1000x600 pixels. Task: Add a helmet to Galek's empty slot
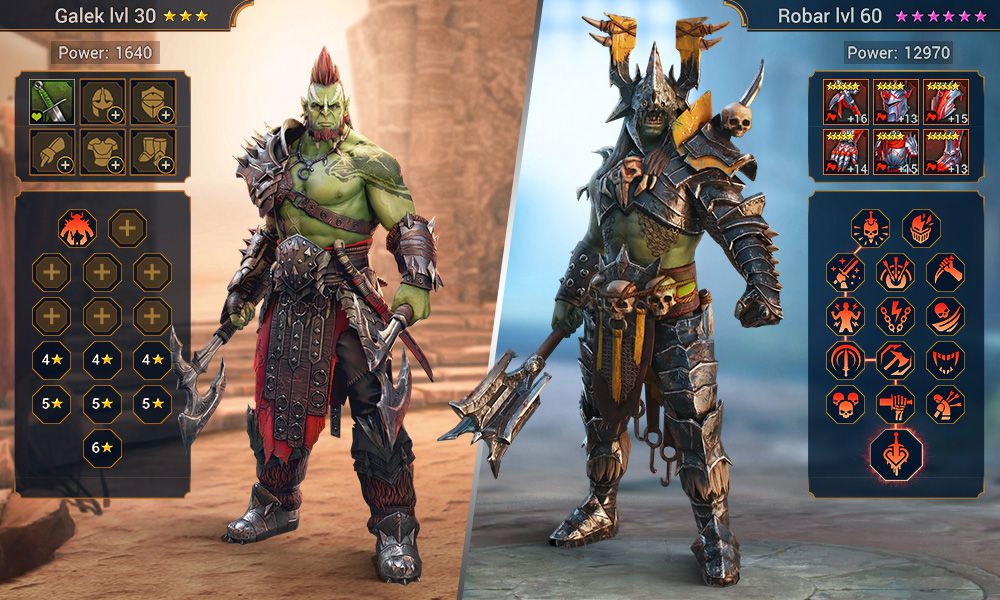click(x=102, y=101)
